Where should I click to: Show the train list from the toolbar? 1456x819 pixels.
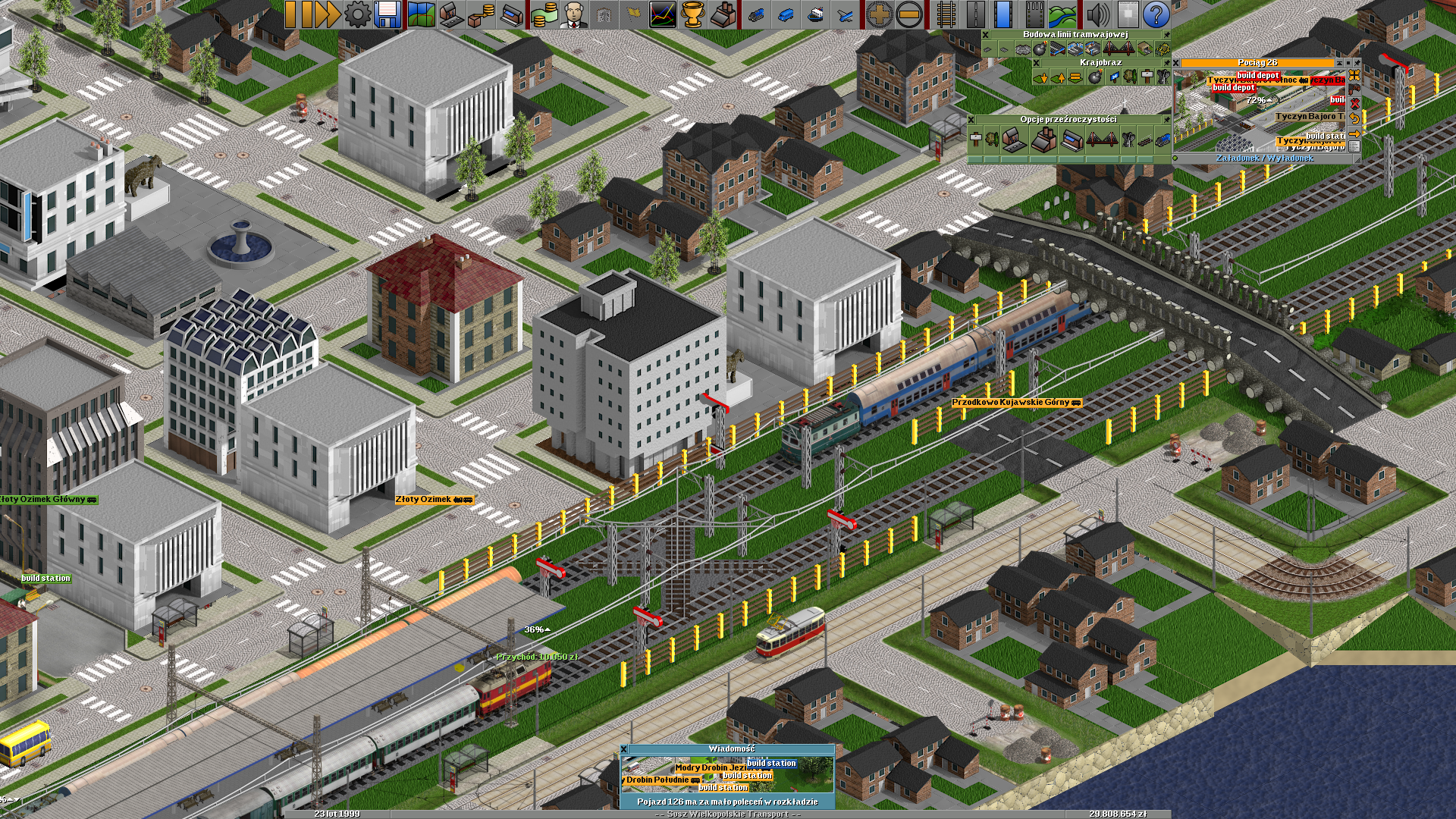(755, 14)
